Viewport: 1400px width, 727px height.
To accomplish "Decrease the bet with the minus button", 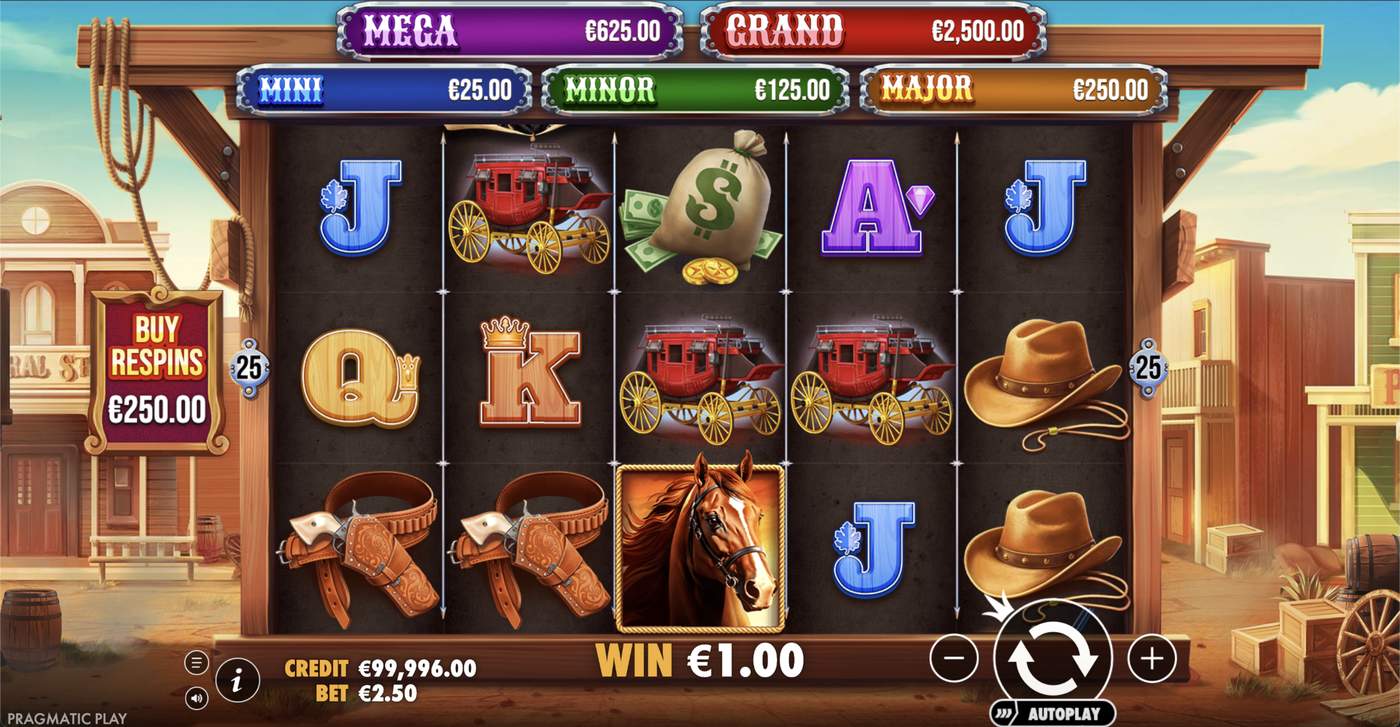I will pyautogui.click(x=954, y=657).
